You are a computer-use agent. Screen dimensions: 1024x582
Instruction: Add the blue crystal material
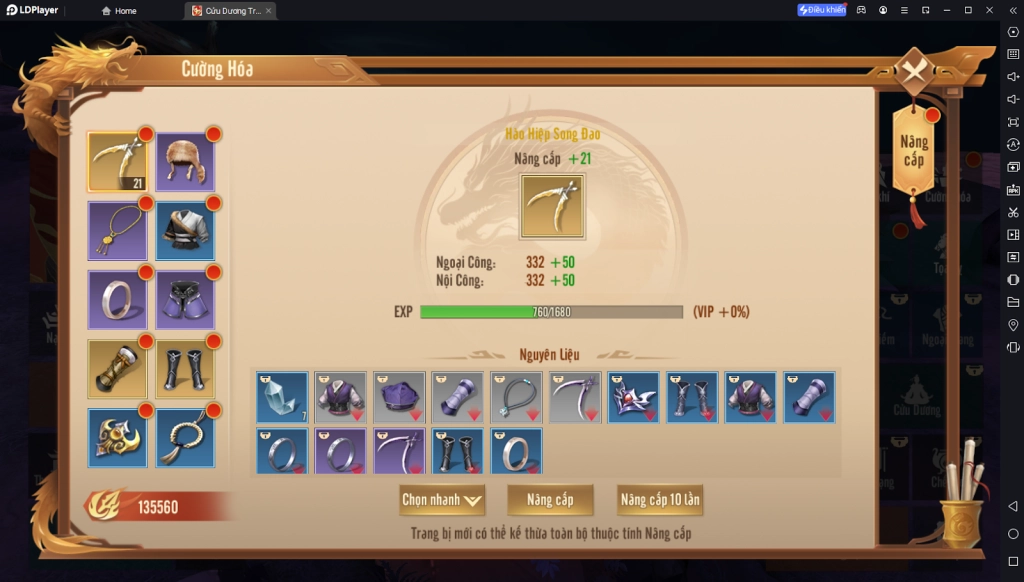point(282,397)
